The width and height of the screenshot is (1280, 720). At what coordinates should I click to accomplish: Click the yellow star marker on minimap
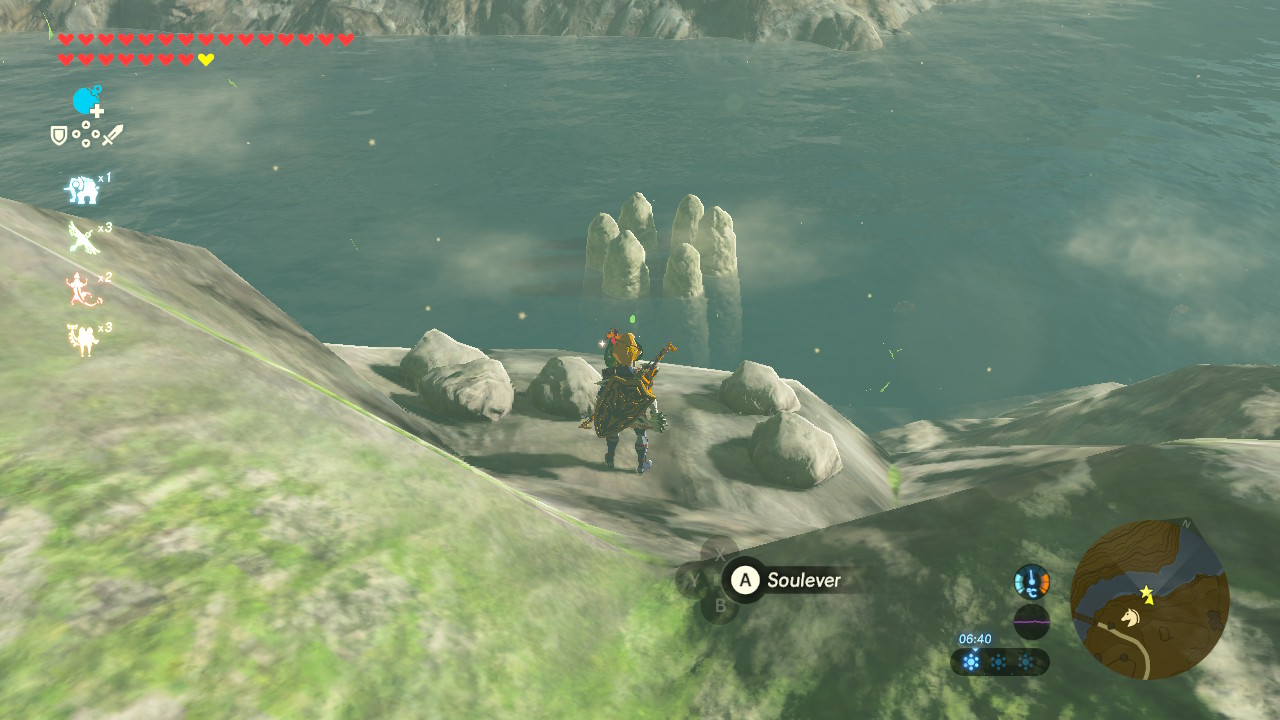[x=1147, y=594]
